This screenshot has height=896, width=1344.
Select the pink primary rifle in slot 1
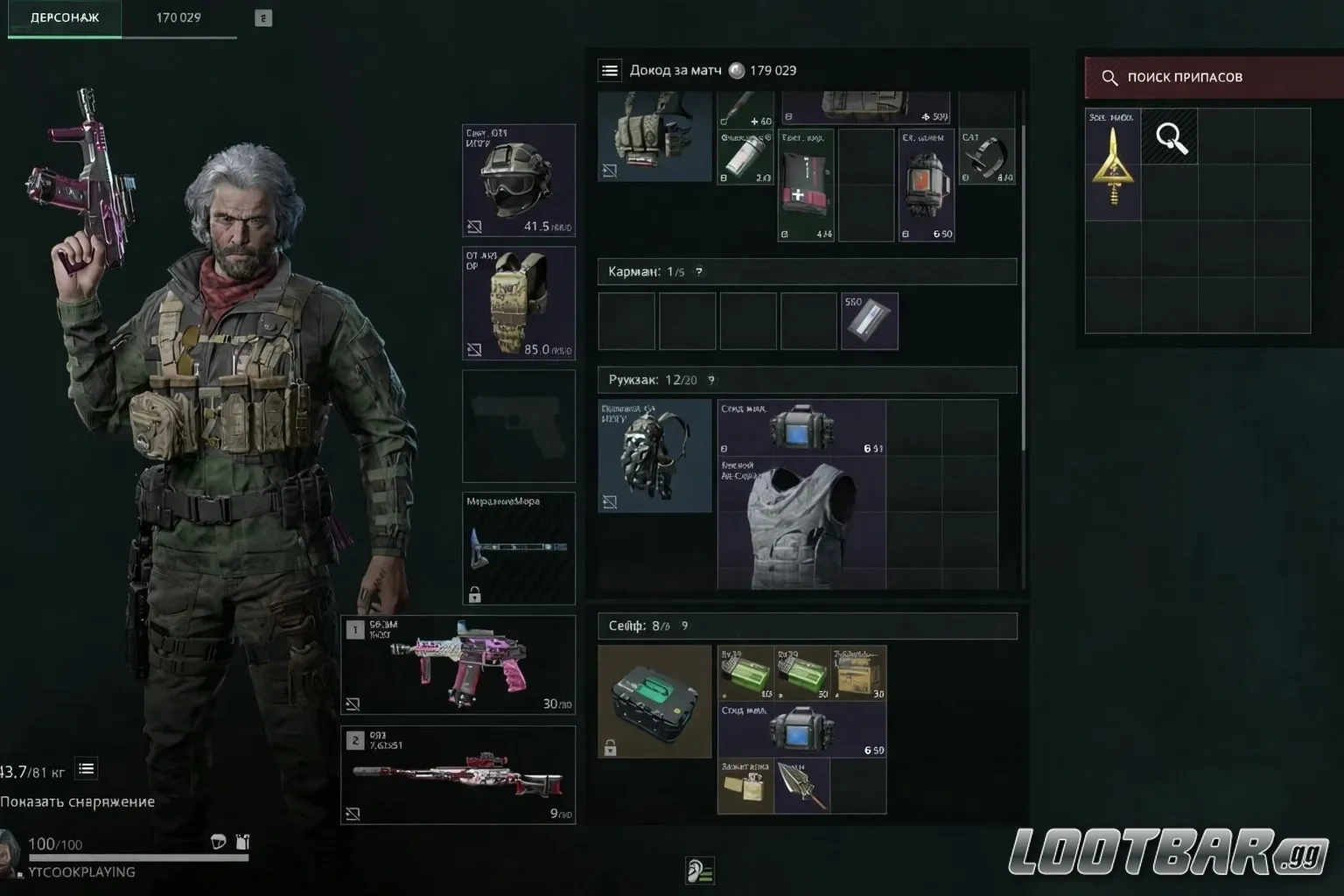(x=458, y=664)
